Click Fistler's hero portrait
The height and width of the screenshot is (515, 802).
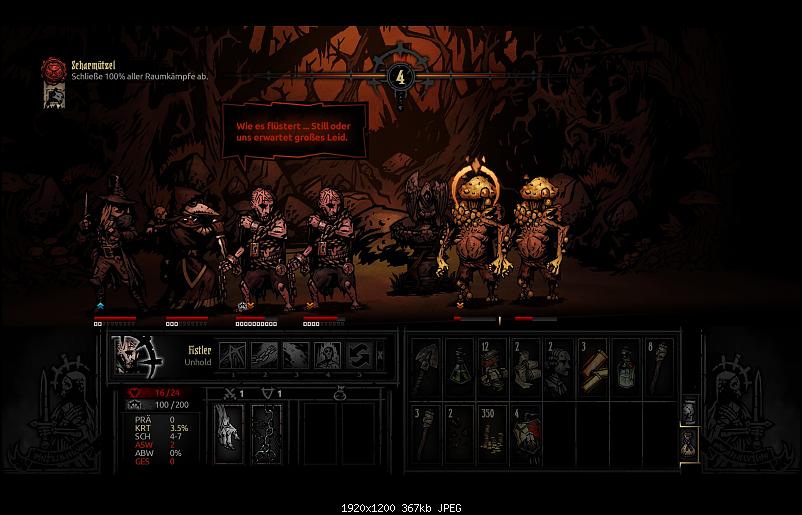[x=133, y=356]
